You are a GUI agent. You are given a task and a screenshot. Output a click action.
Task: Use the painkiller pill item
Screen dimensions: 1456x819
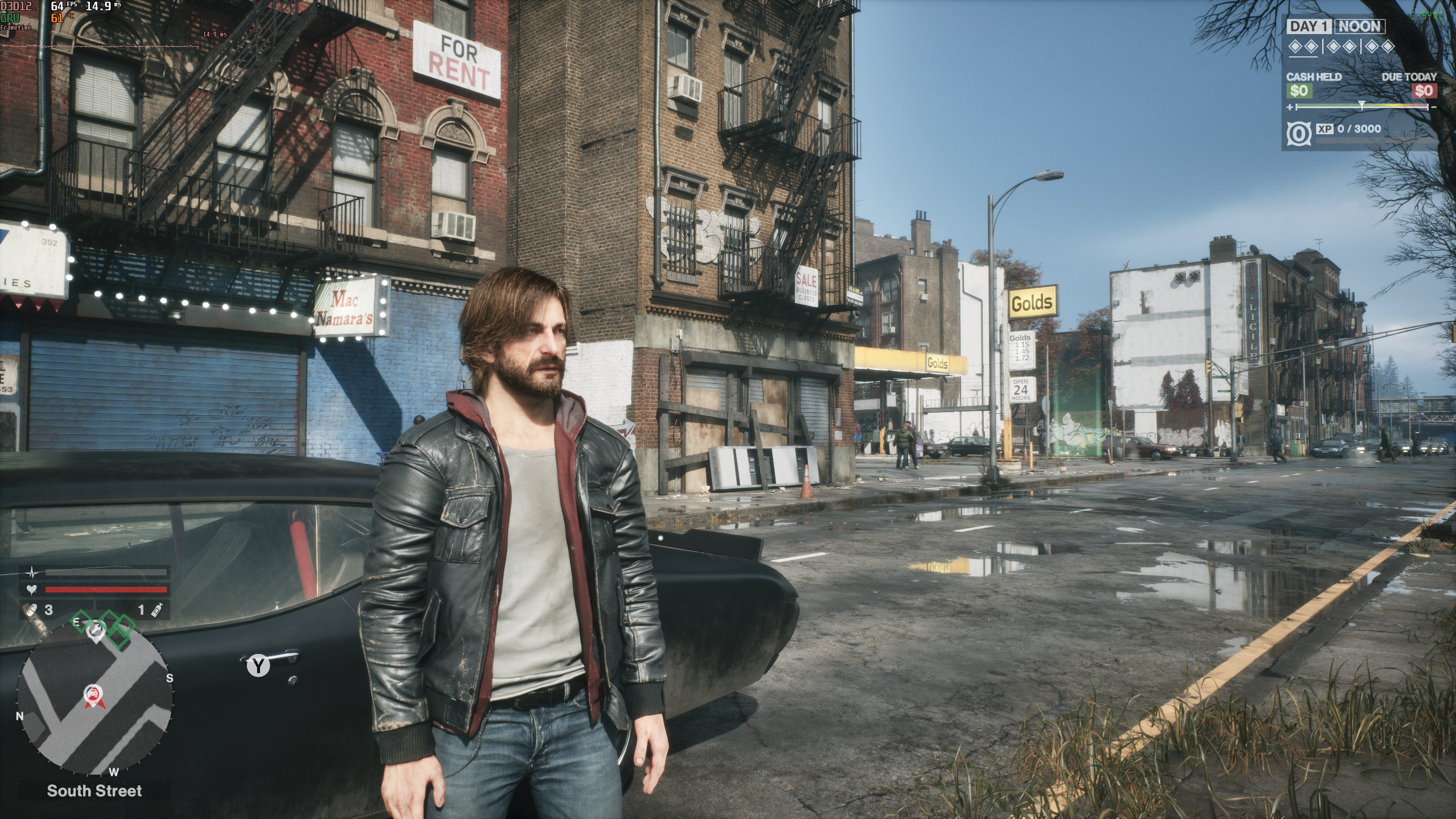point(30,611)
